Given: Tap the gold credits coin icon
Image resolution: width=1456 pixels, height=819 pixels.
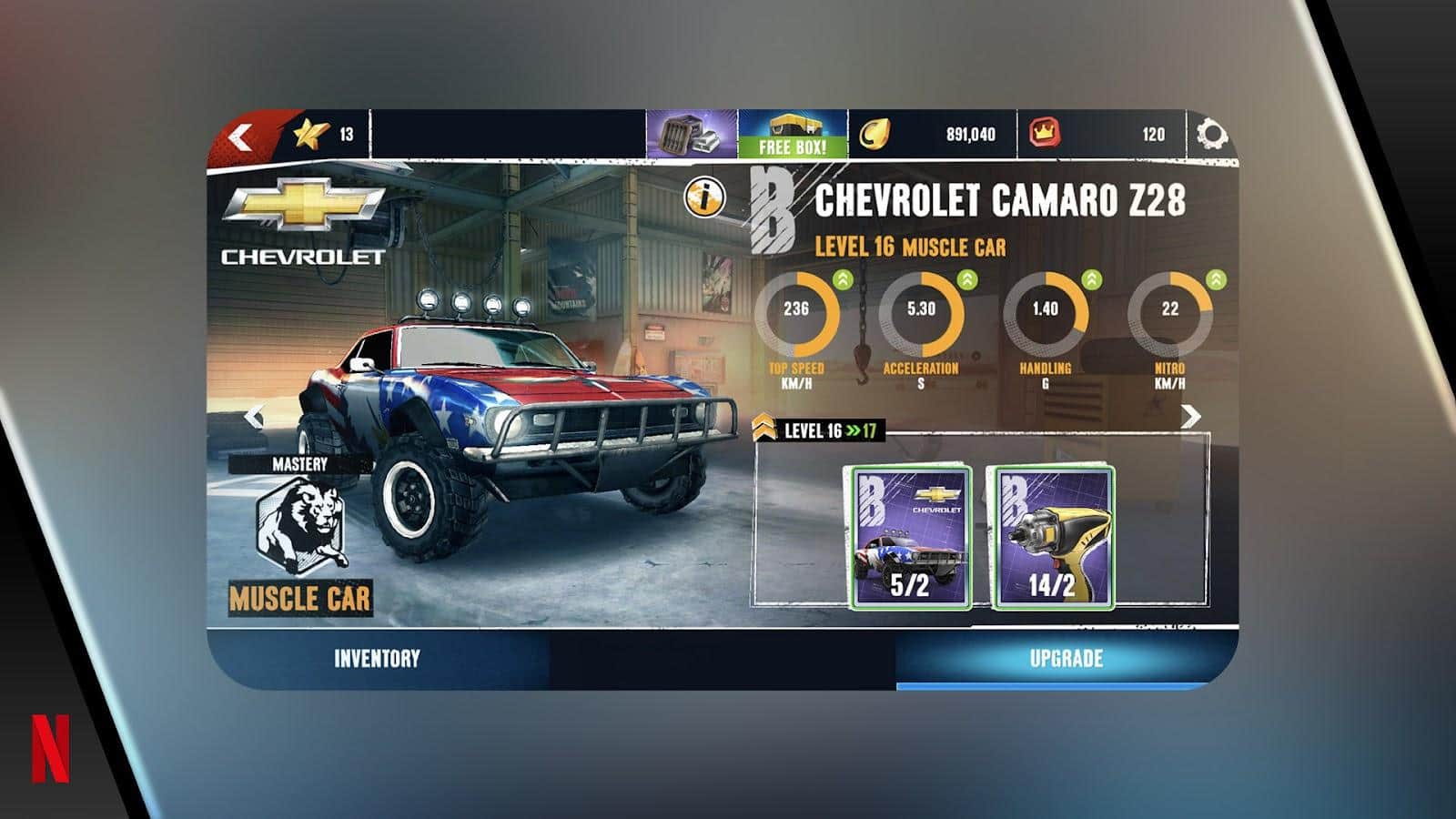Looking at the screenshot, I should pos(874,135).
